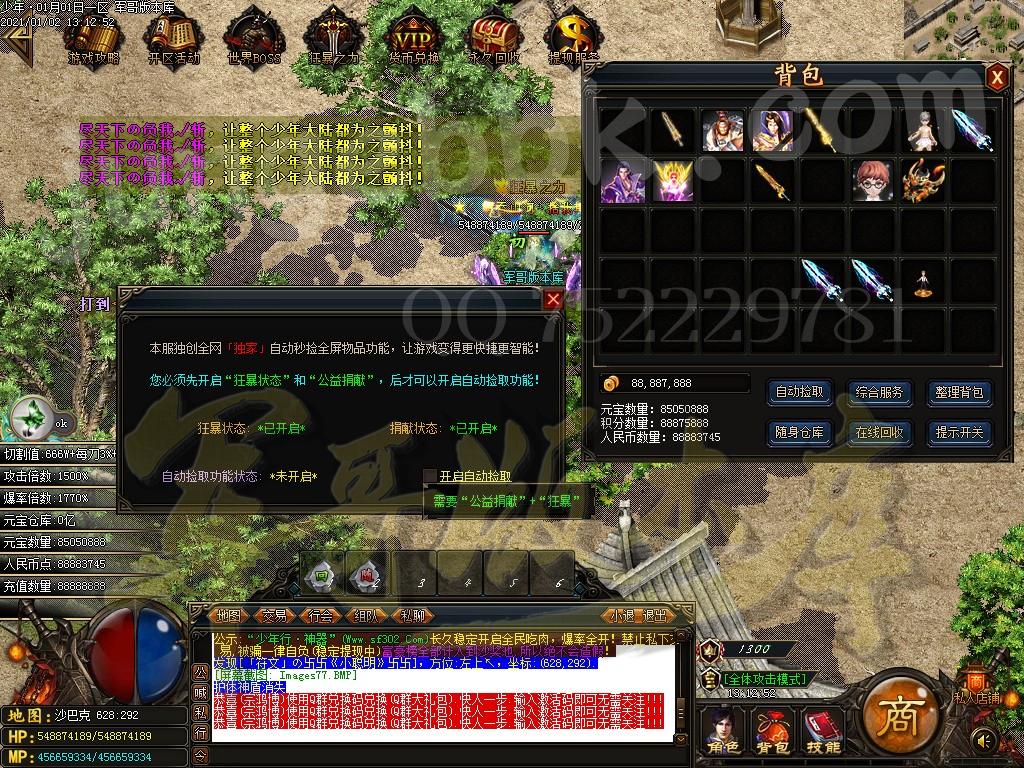Open the 角色 character sheet
Screen dimensions: 1024x768
721,730
